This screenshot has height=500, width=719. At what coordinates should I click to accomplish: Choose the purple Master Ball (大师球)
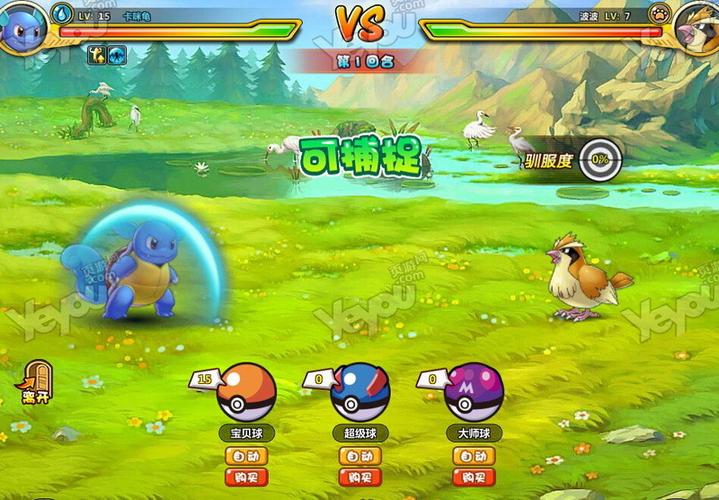(x=474, y=392)
